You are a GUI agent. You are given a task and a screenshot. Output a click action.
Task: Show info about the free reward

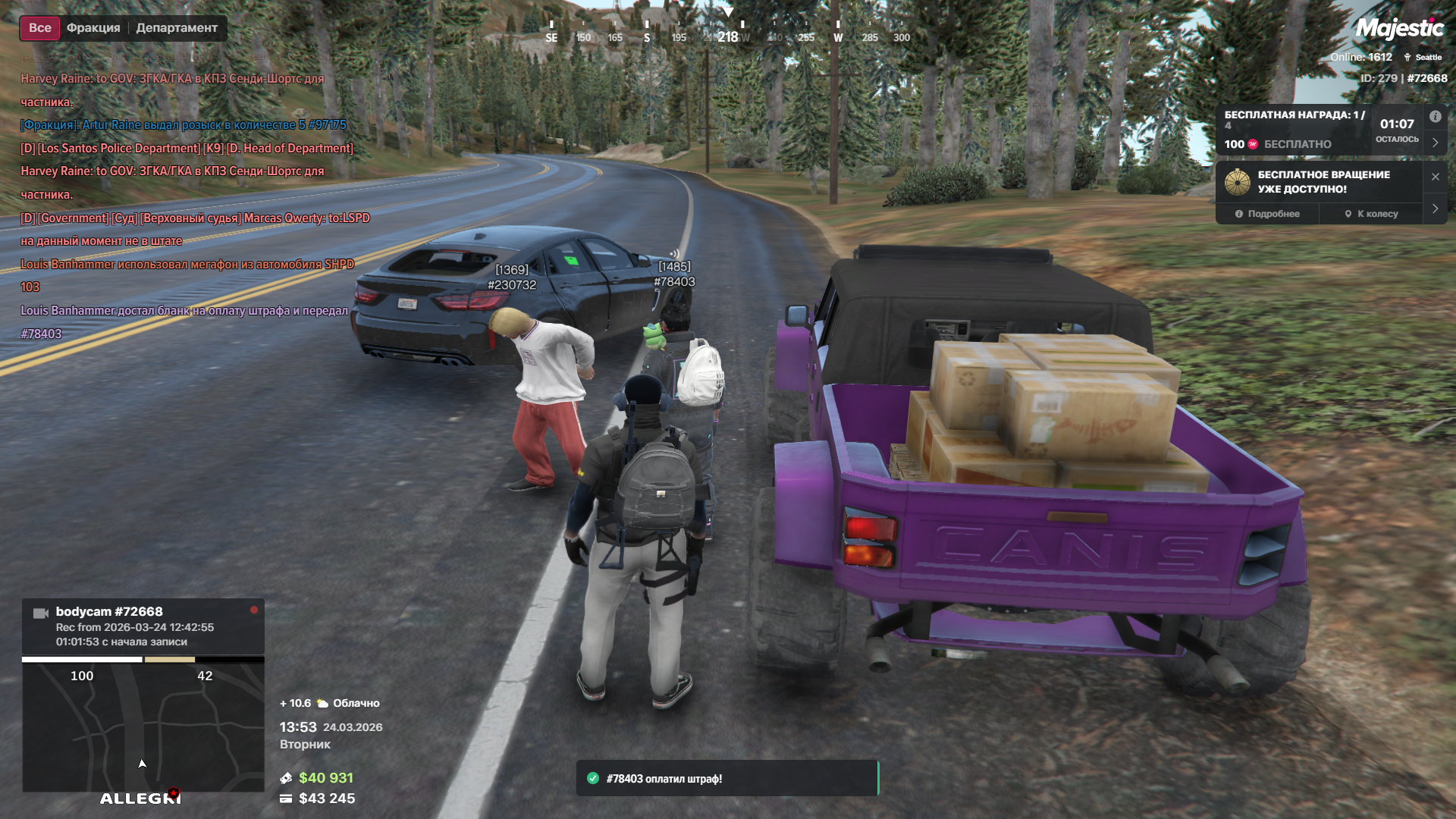point(1435,117)
